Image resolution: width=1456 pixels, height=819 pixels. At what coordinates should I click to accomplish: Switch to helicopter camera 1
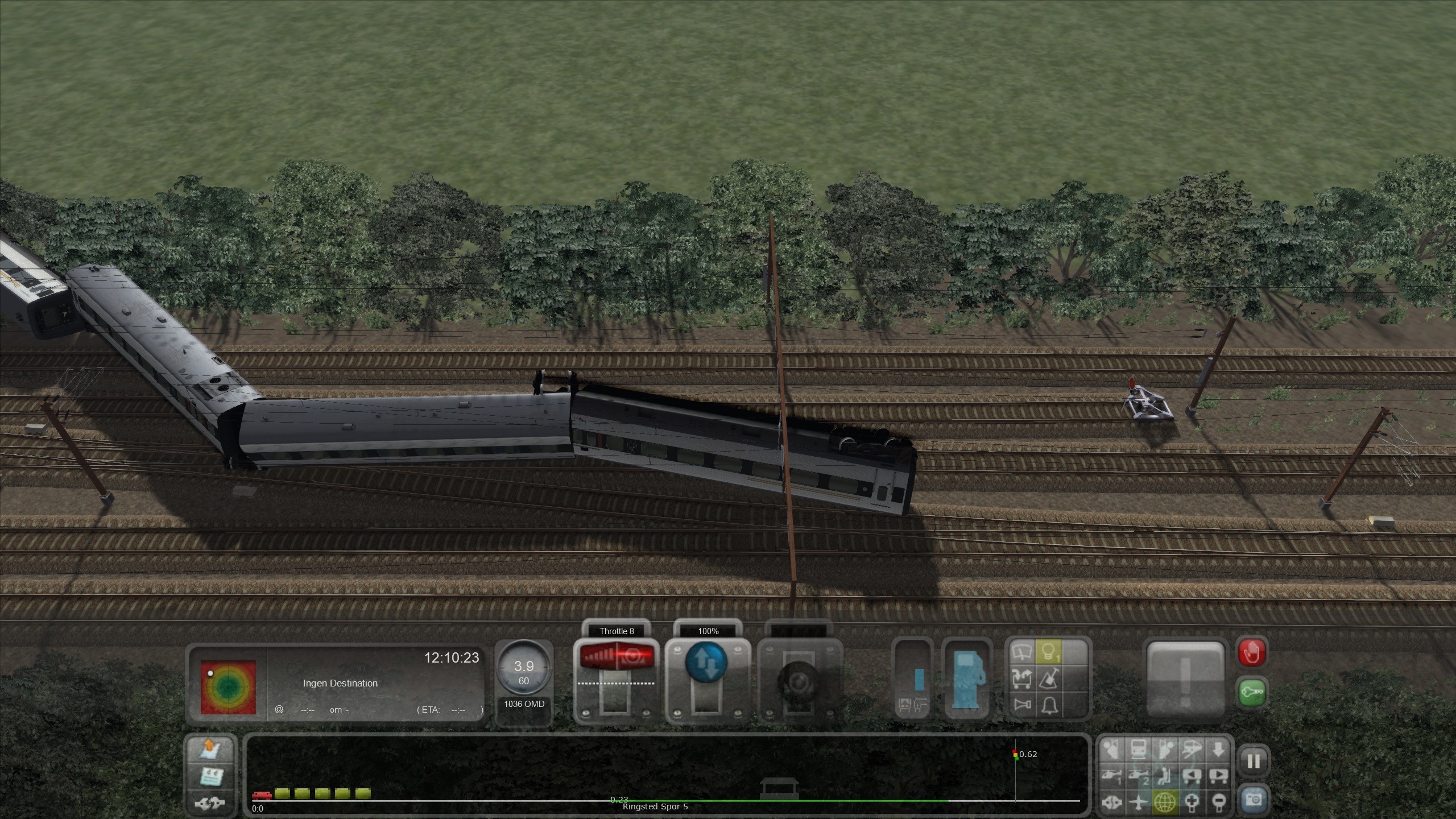1111,776
